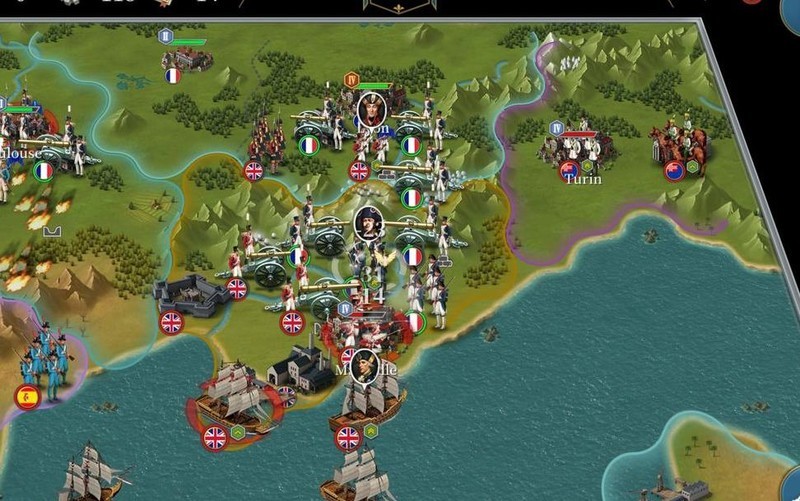Open the crest emblem in the top bar

click(399, 6)
